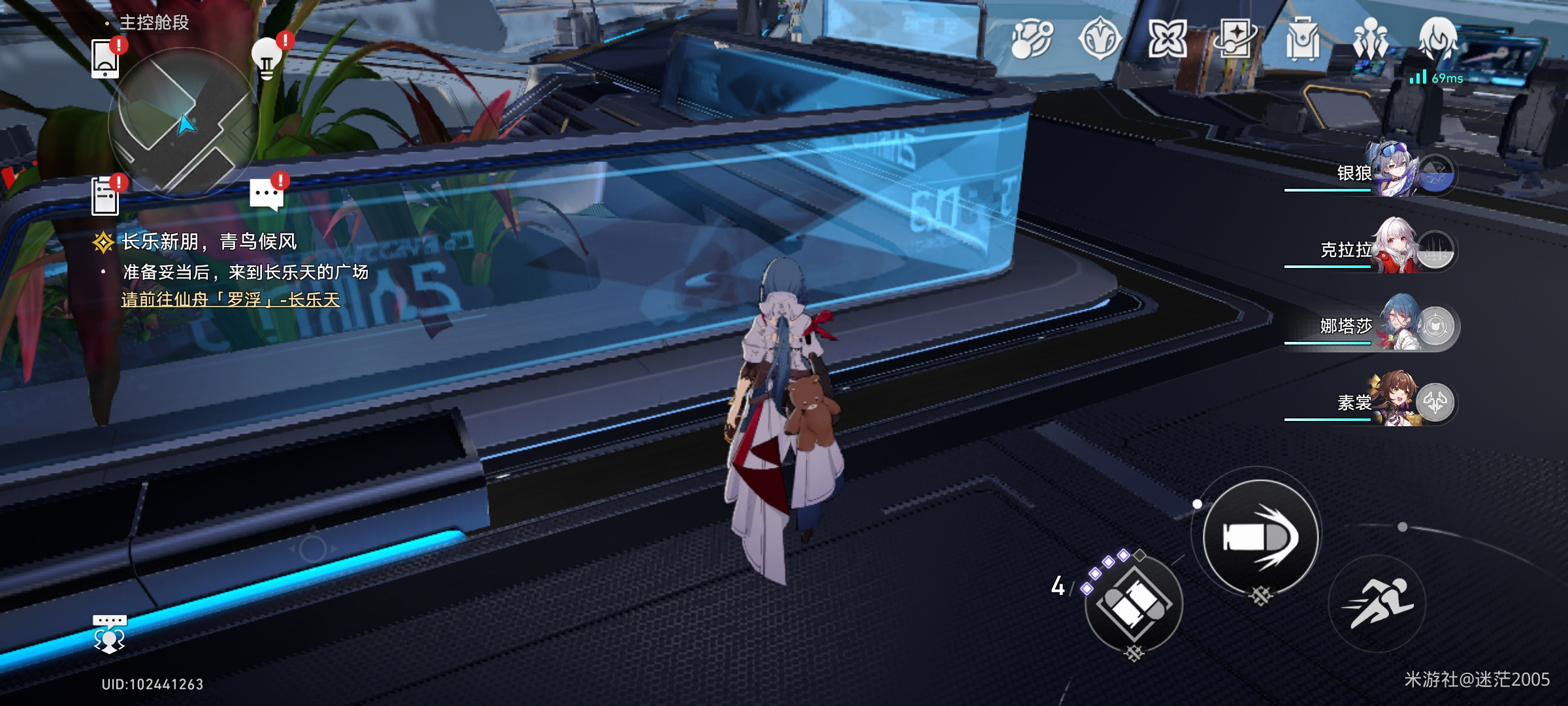Viewport: 1568px width, 706px height.
Task: Open the mission log clipboard icon
Action: (x=106, y=195)
